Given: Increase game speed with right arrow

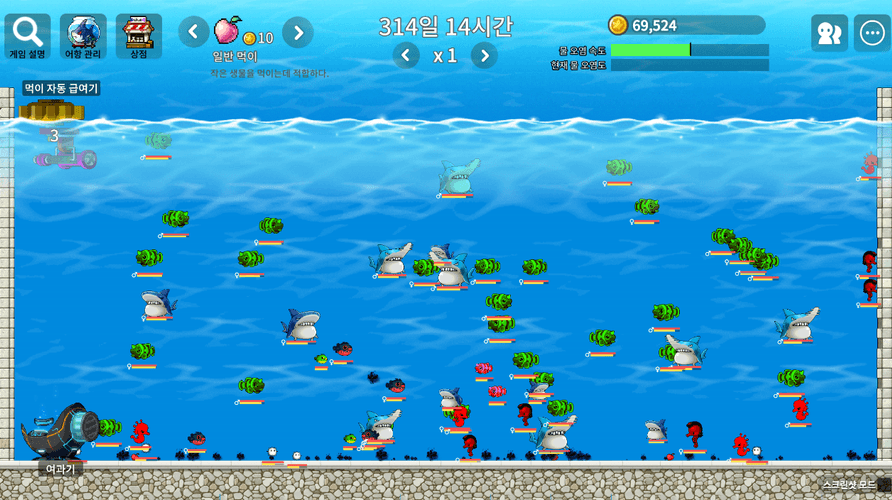Looking at the screenshot, I should 484,55.
